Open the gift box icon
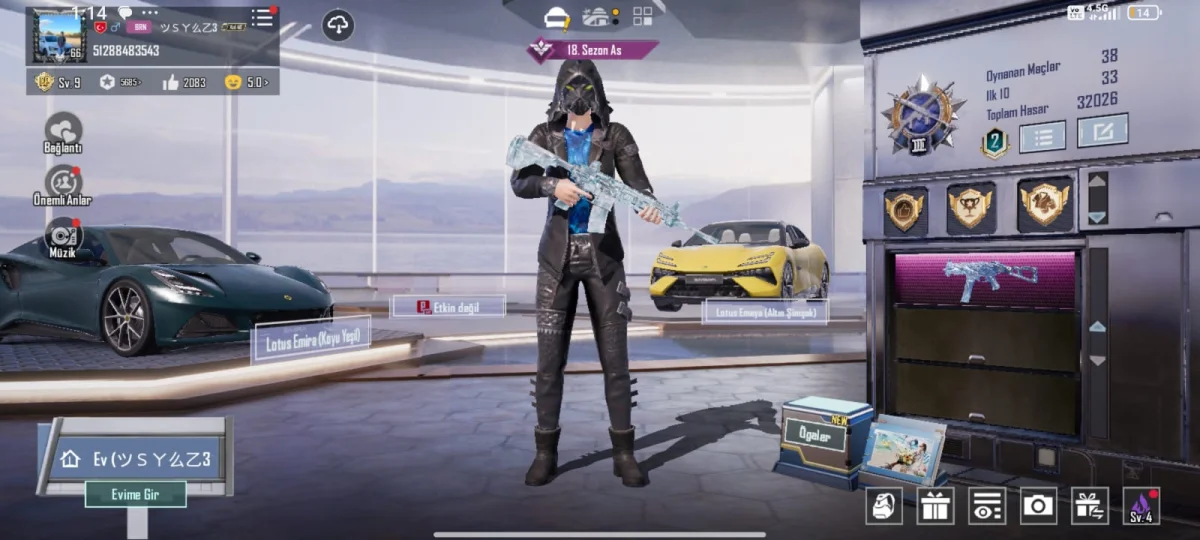The image size is (1200, 540). [936, 506]
